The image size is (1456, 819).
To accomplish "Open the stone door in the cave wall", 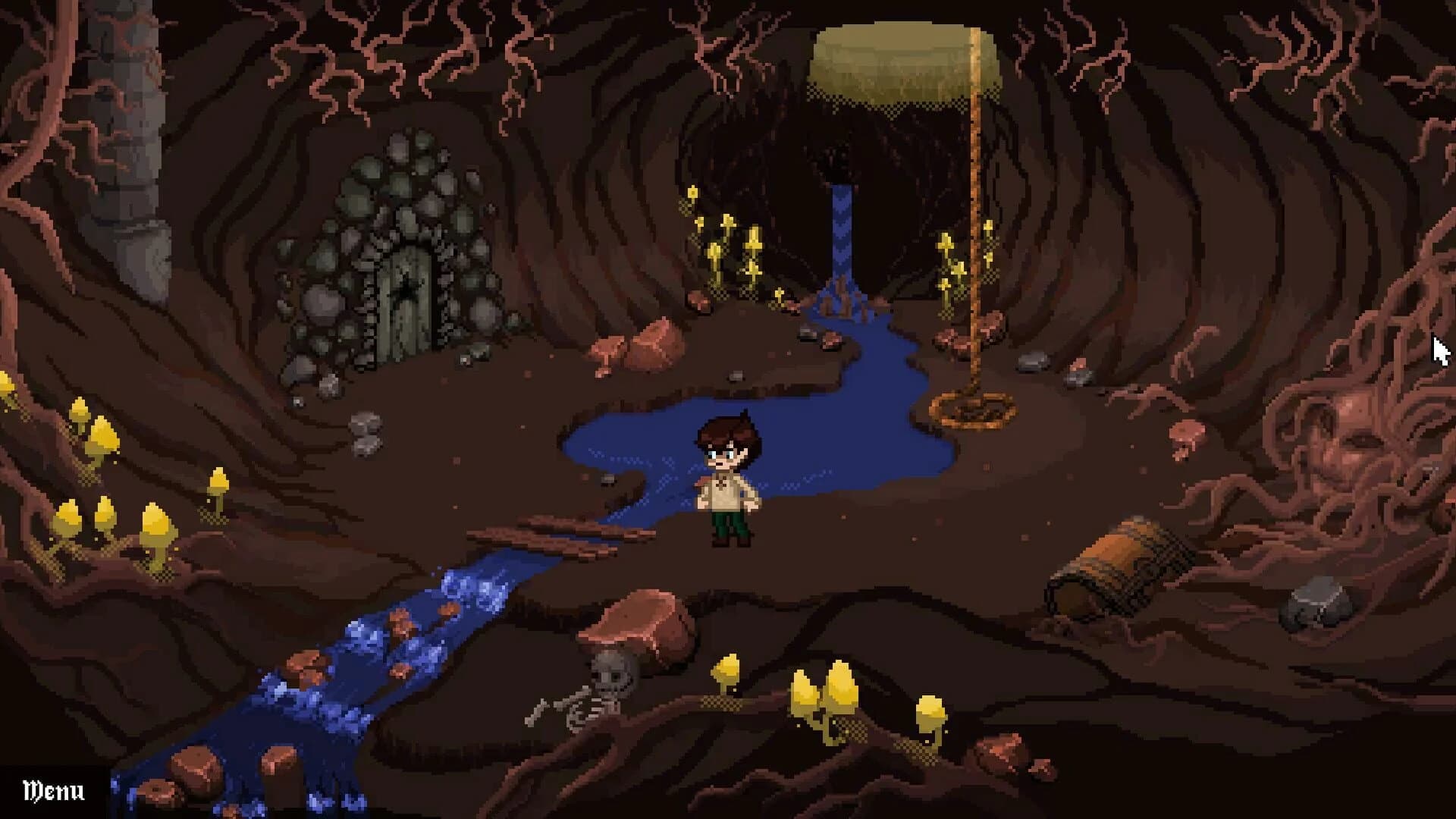I will click(407, 296).
